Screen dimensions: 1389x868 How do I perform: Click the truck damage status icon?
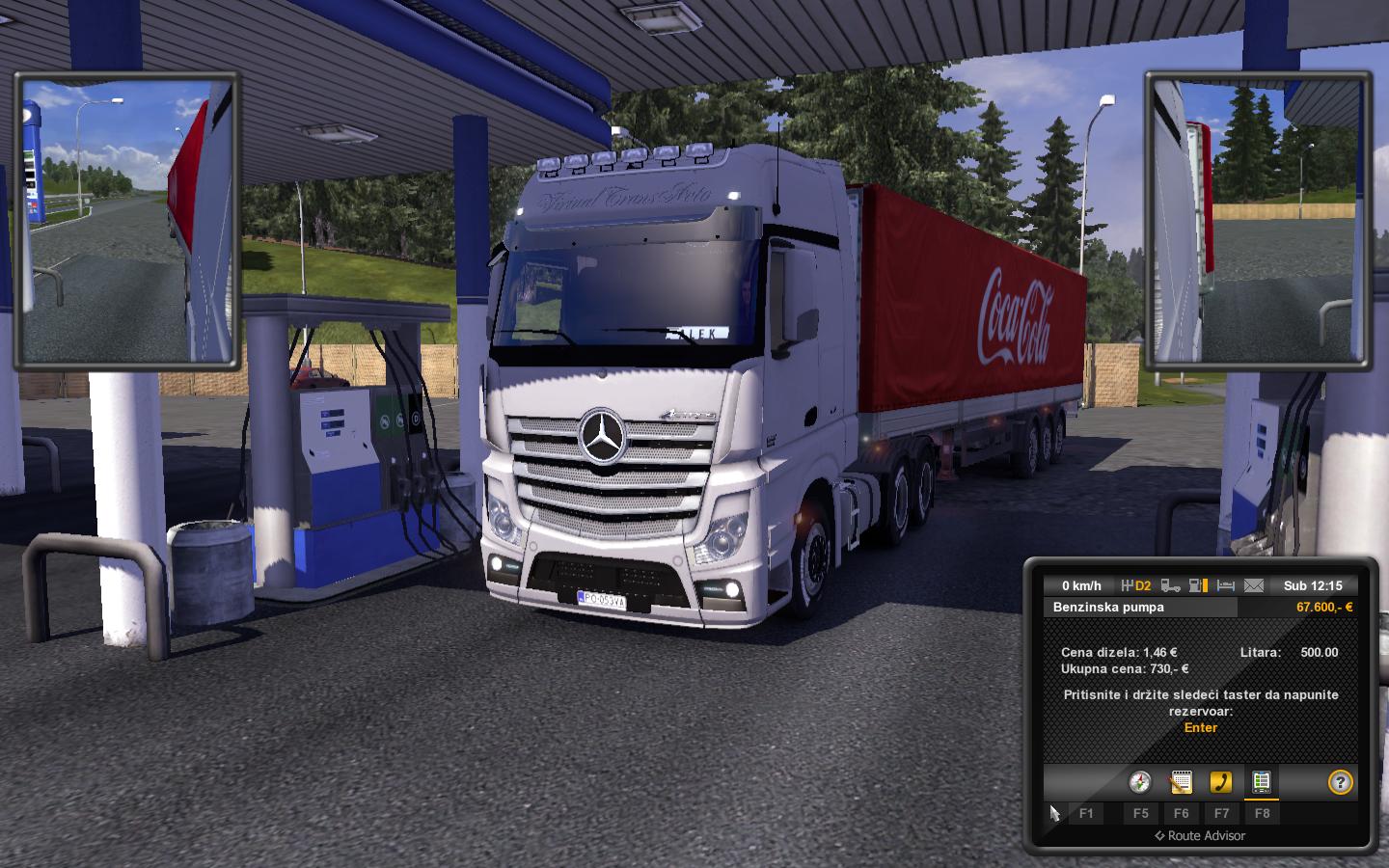click(x=1171, y=585)
